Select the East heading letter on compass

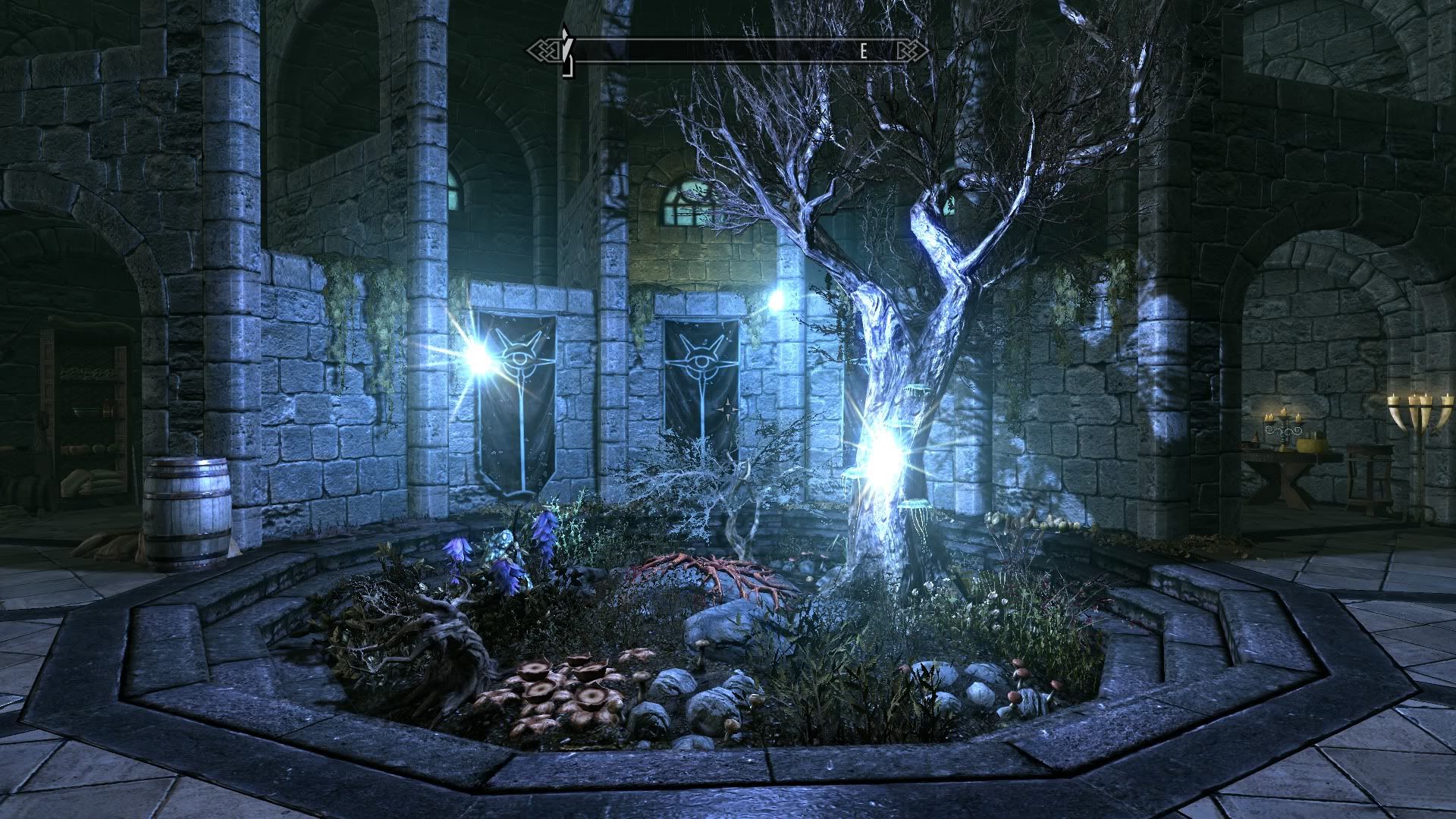click(863, 52)
